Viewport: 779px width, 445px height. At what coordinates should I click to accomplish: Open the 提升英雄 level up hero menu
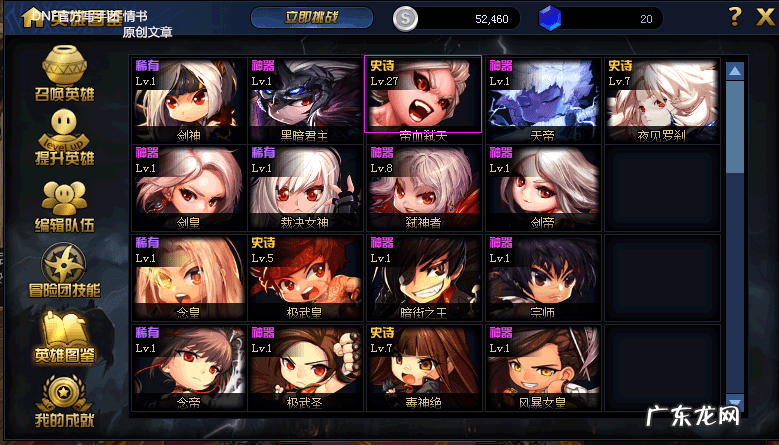tap(65, 137)
